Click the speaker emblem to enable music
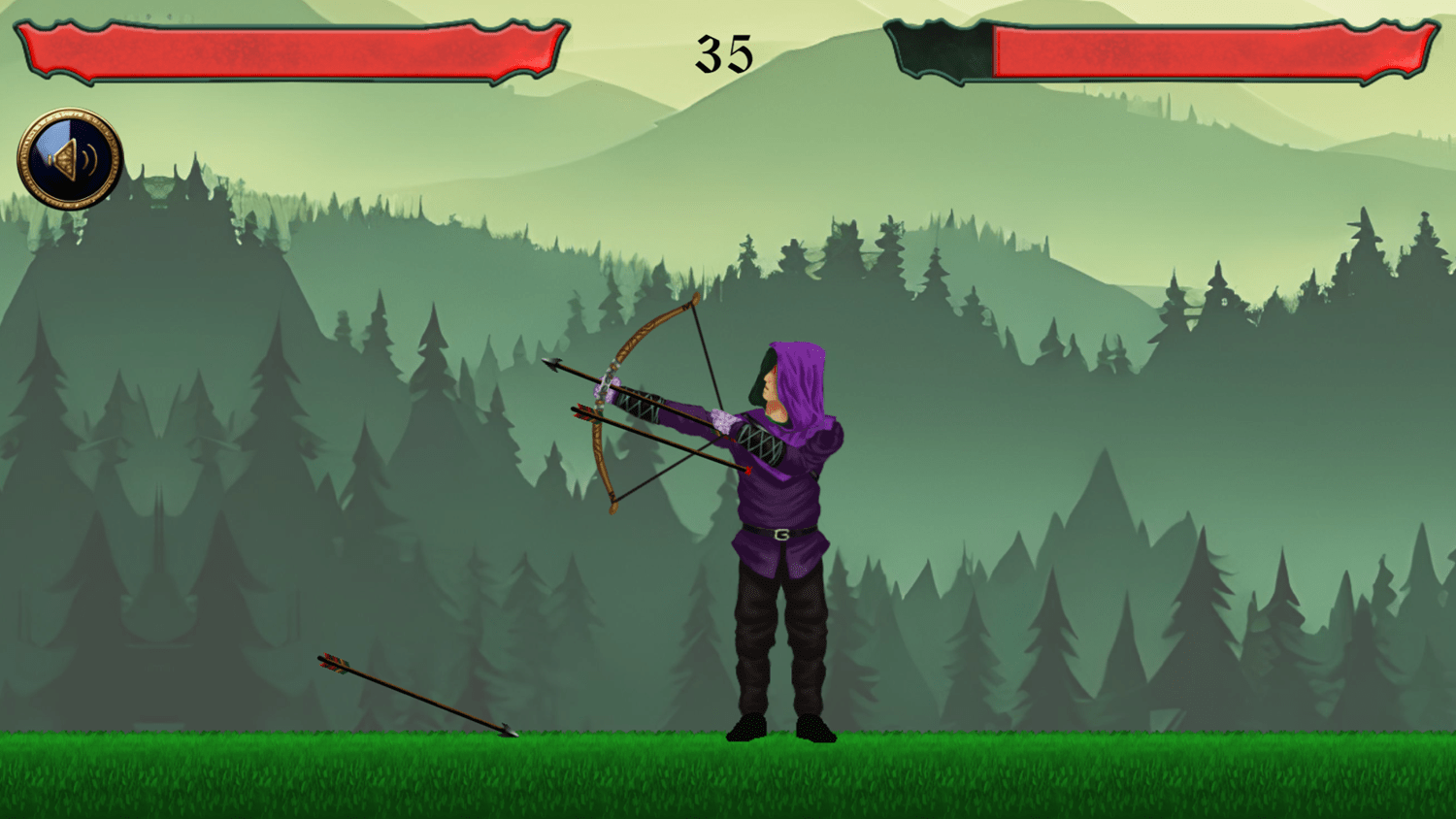 pyautogui.click(x=68, y=156)
